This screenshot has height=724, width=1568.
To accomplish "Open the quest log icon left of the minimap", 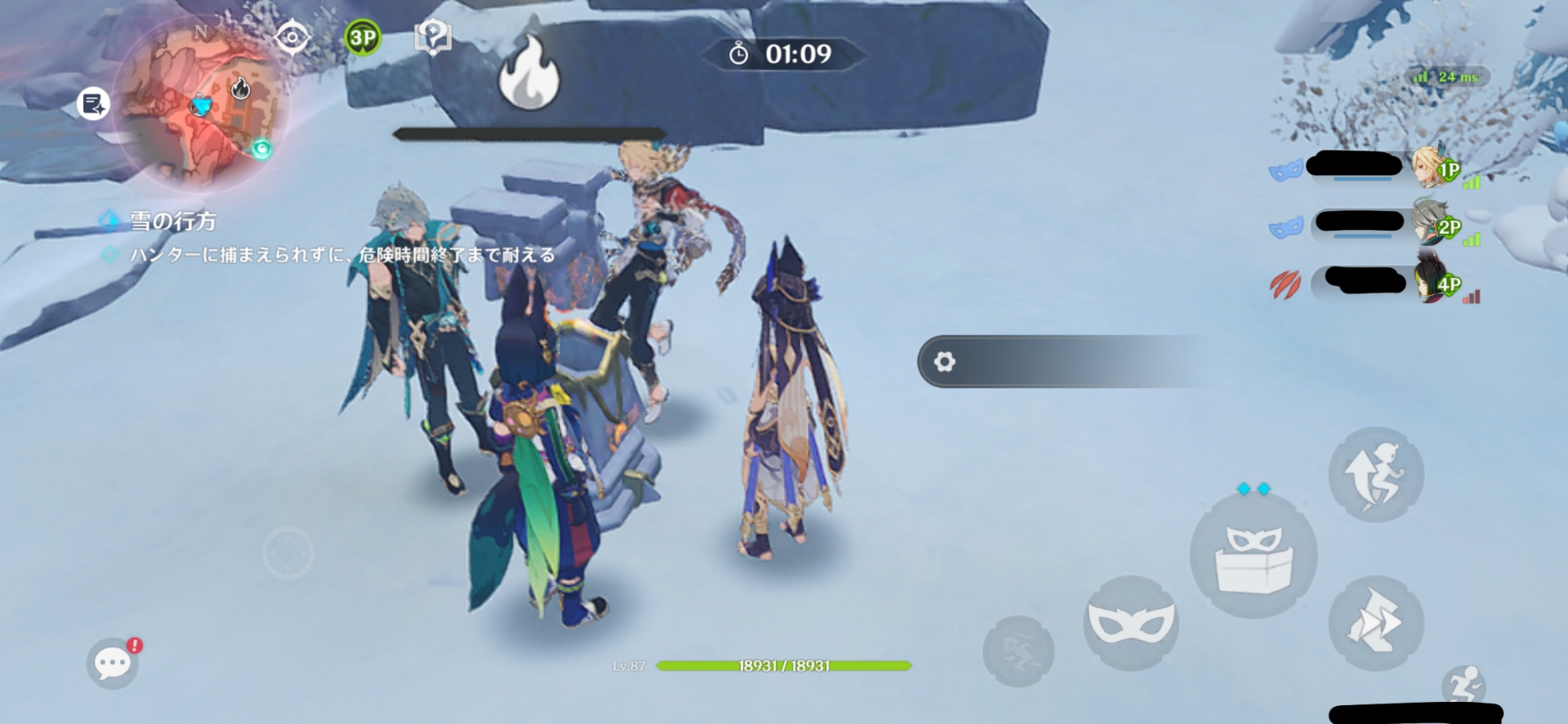I will tap(94, 104).
